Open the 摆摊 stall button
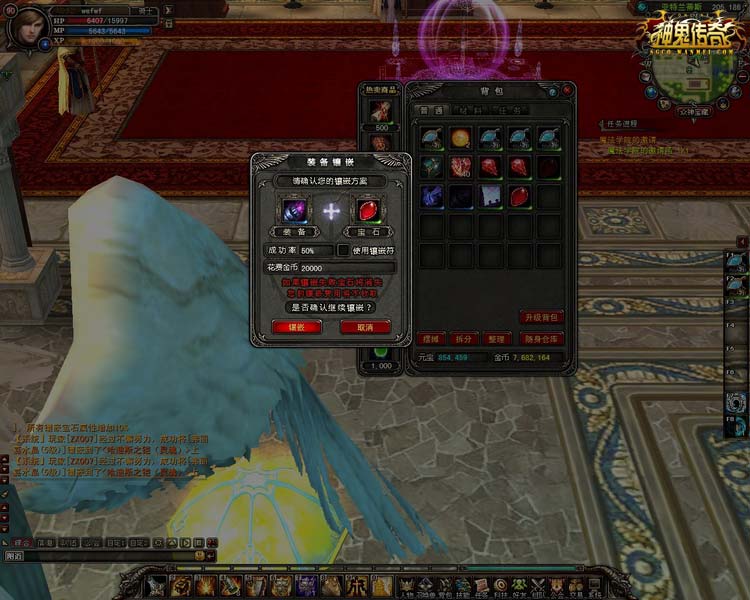This screenshot has height=600, width=750. (x=430, y=339)
